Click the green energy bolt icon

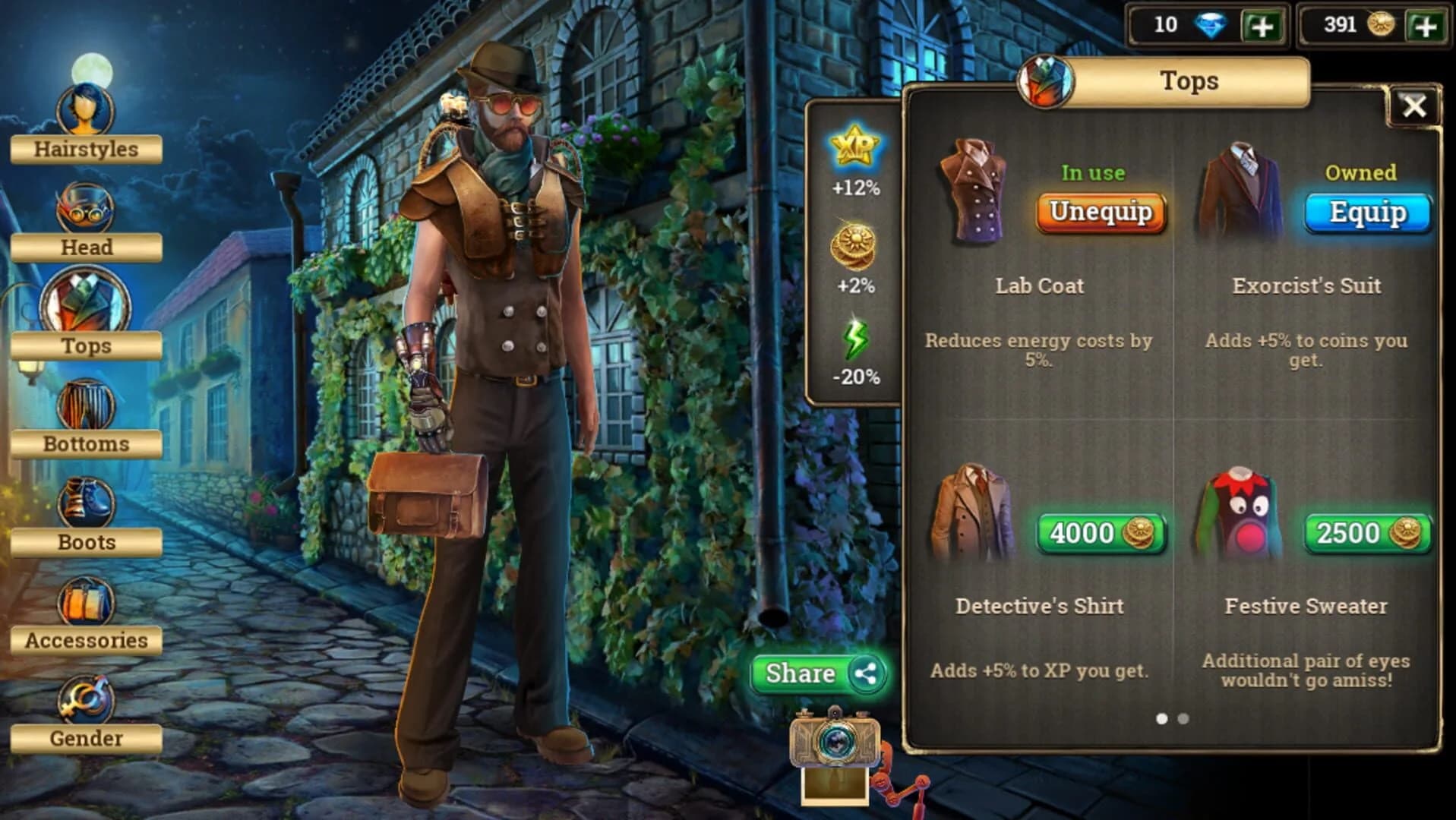(856, 339)
